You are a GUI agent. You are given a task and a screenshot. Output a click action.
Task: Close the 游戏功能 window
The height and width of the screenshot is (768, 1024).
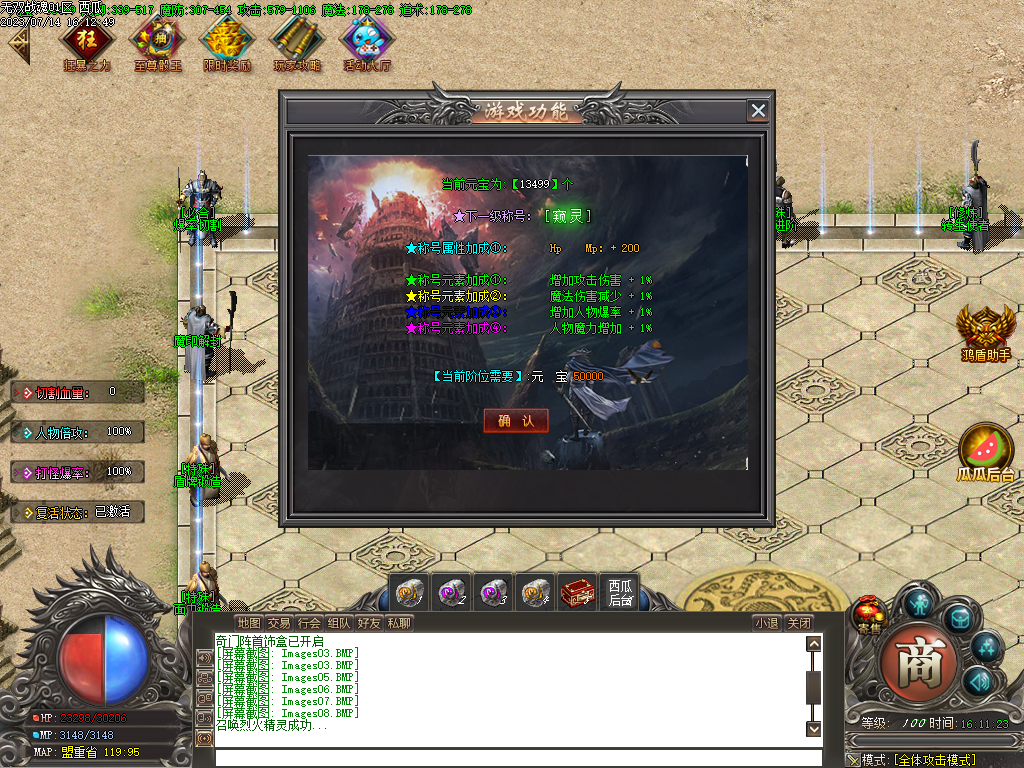point(759,111)
